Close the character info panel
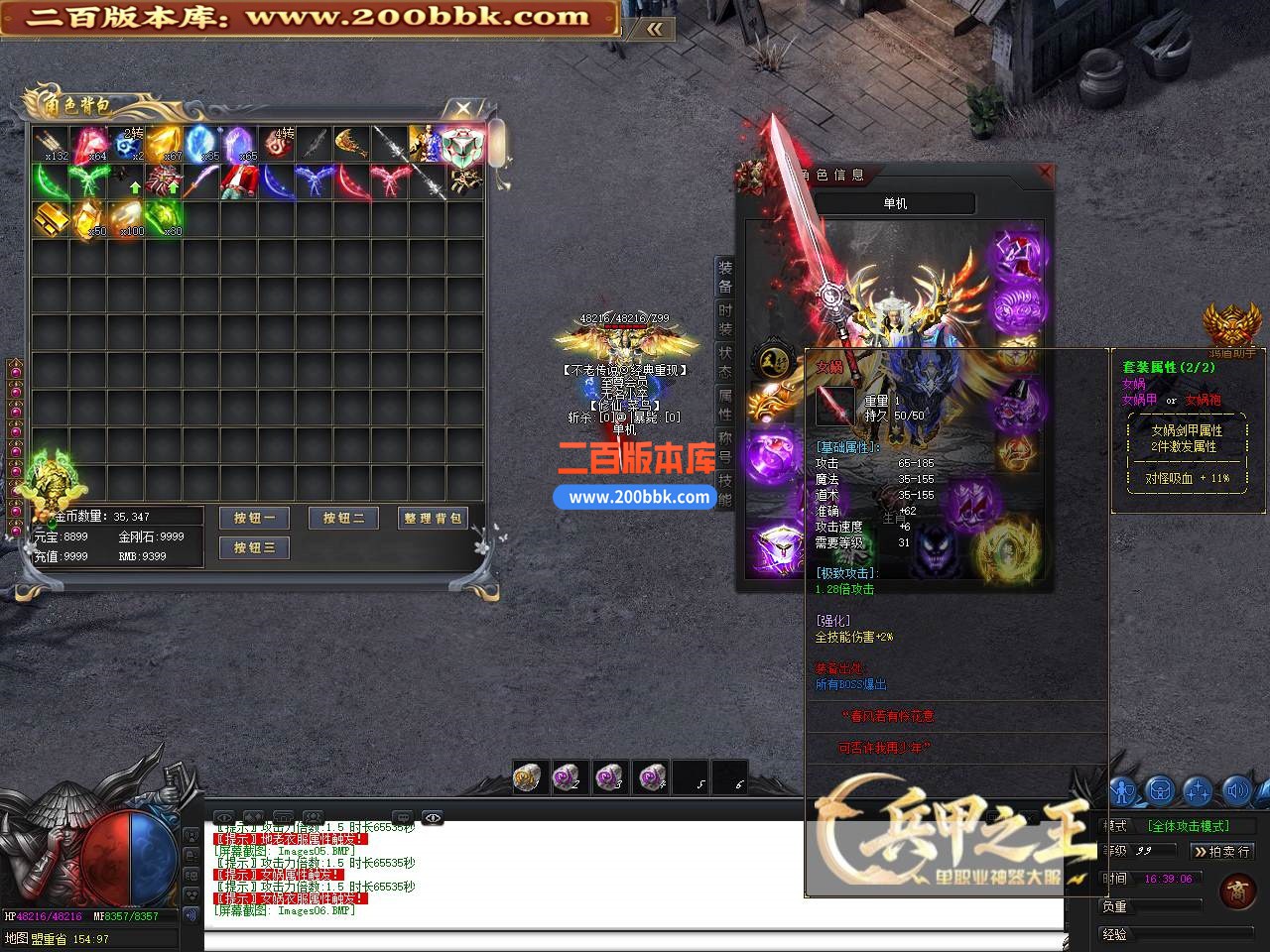The height and width of the screenshot is (952, 1270). tap(1044, 173)
